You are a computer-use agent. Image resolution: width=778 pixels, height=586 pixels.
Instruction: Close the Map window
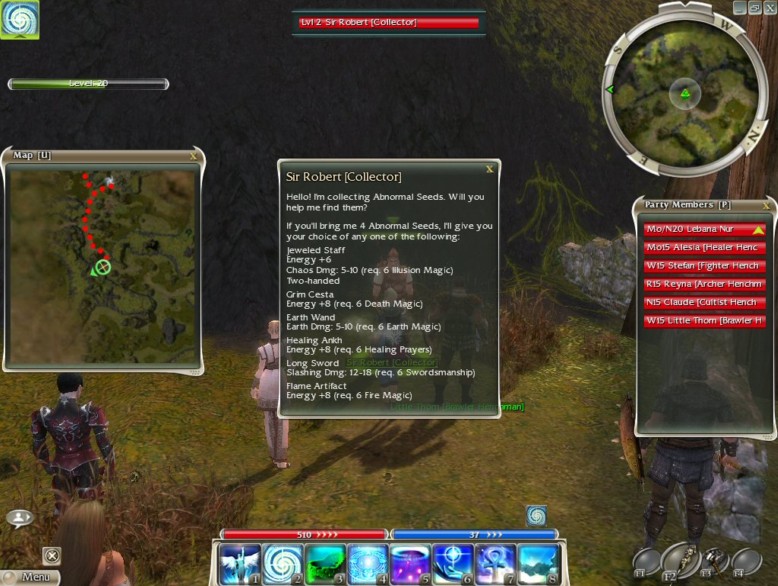click(193, 156)
